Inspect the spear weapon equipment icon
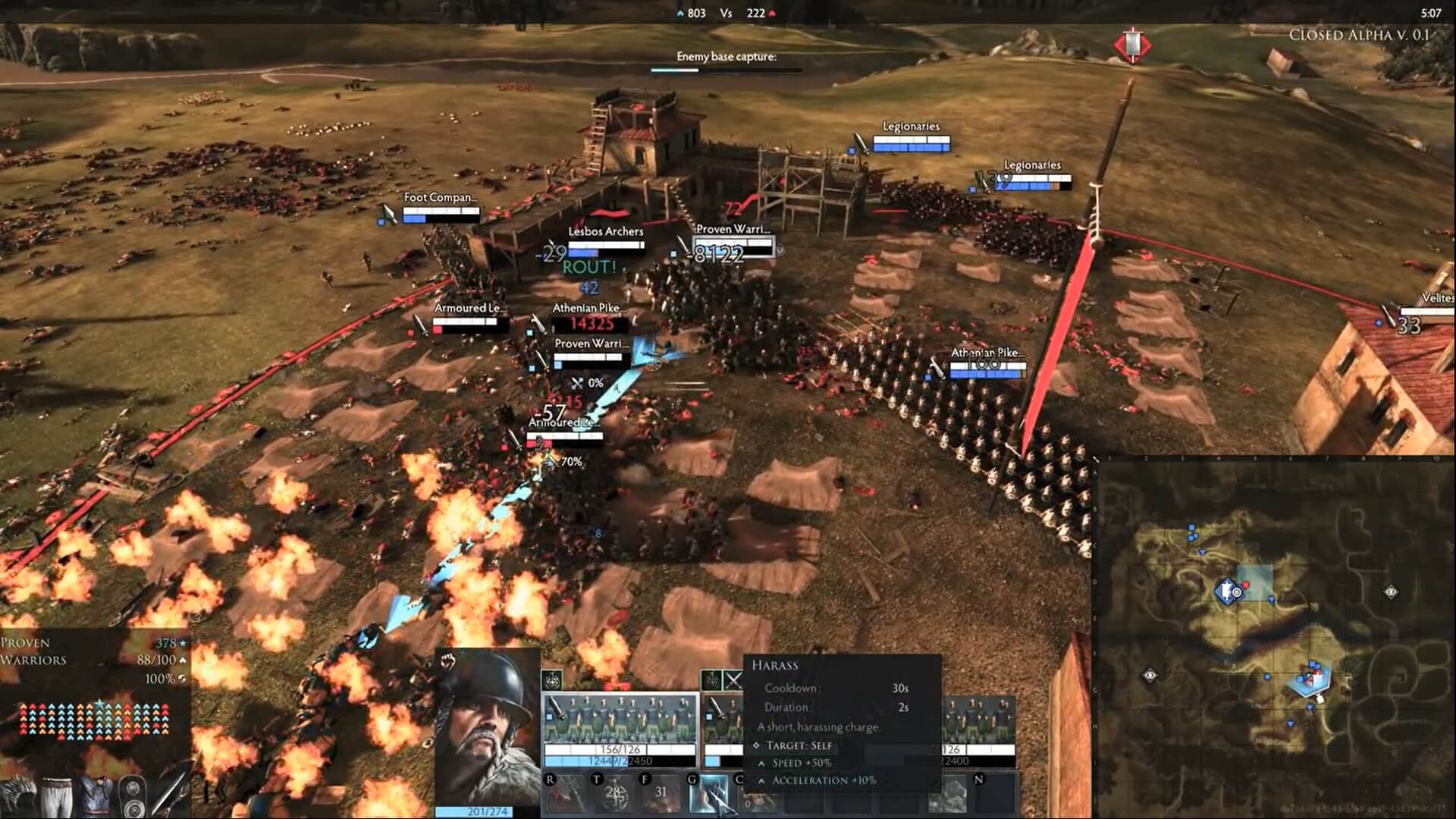 point(171,792)
